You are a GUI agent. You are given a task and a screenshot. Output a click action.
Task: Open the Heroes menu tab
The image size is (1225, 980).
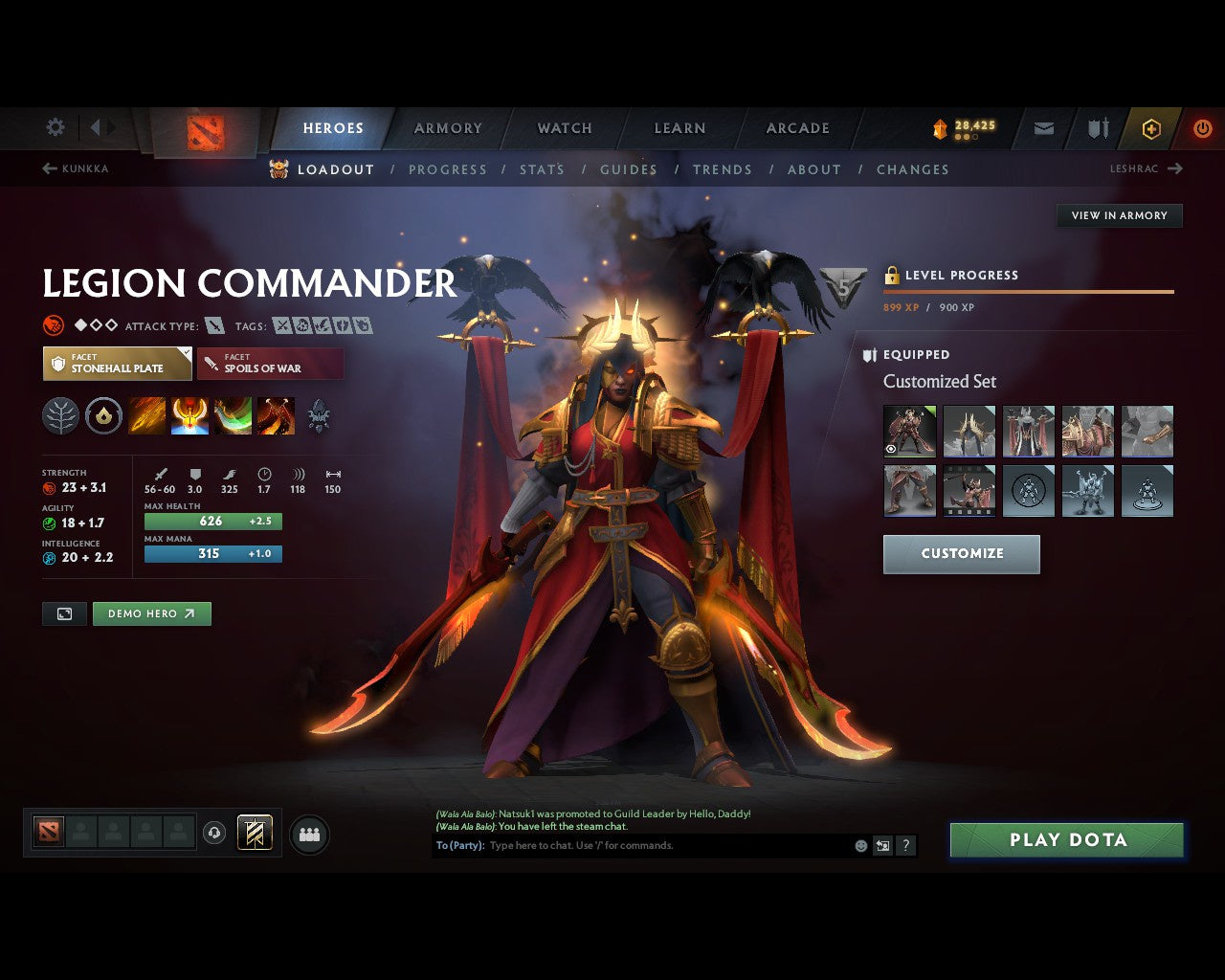click(x=333, y=127)
